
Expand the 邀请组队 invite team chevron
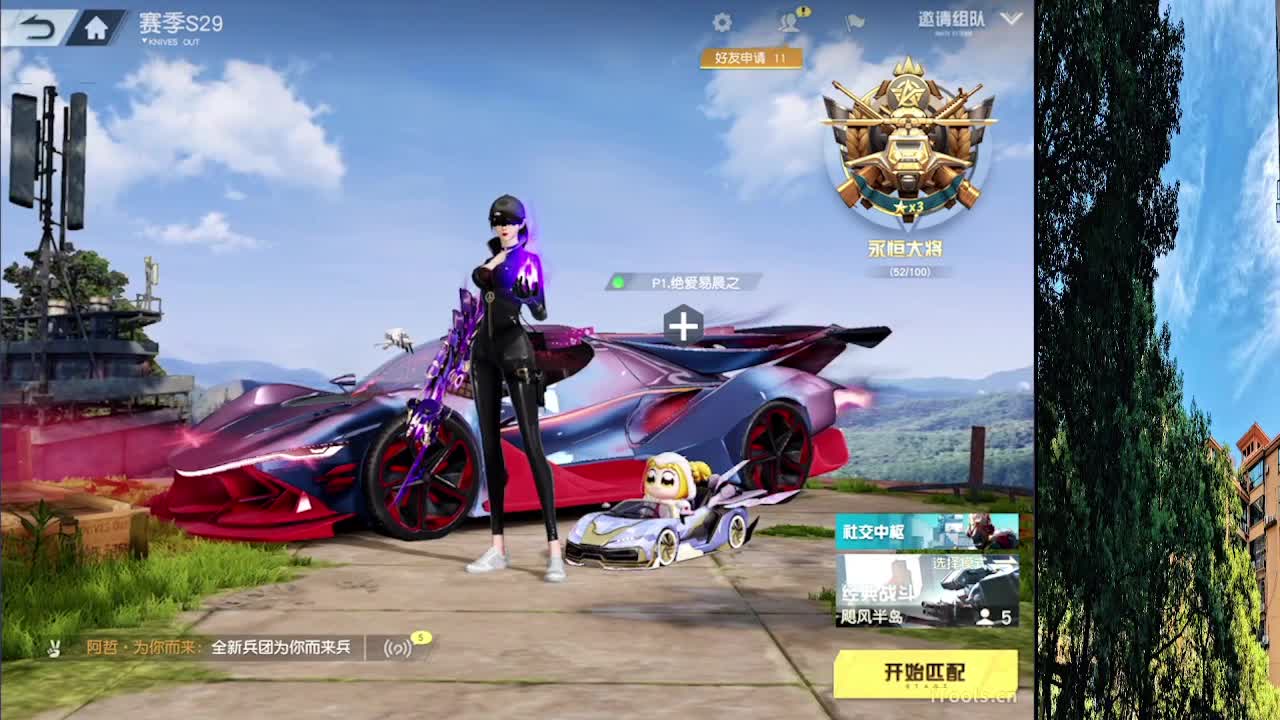(x=1012, y=18)
